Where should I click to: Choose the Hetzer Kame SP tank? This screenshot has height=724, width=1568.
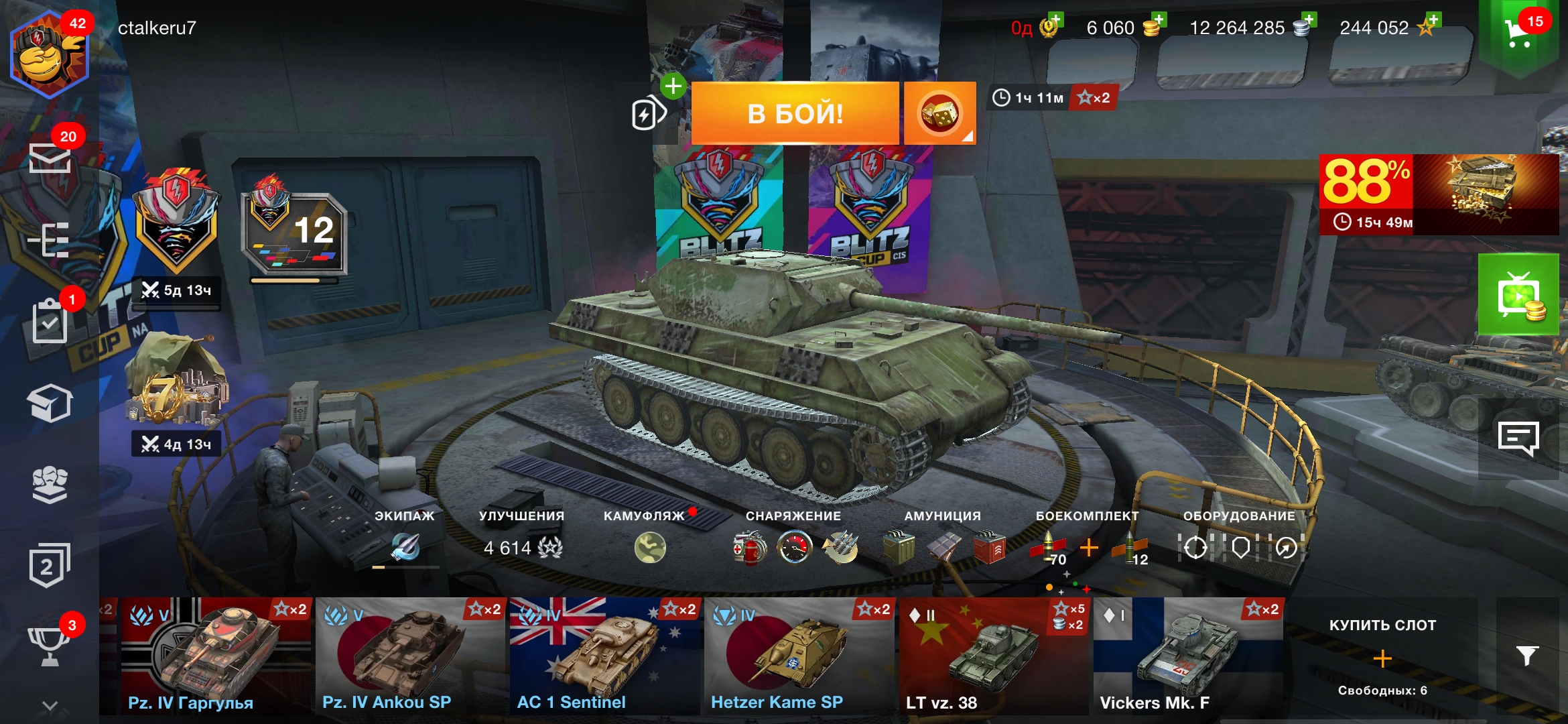point(799,657)
